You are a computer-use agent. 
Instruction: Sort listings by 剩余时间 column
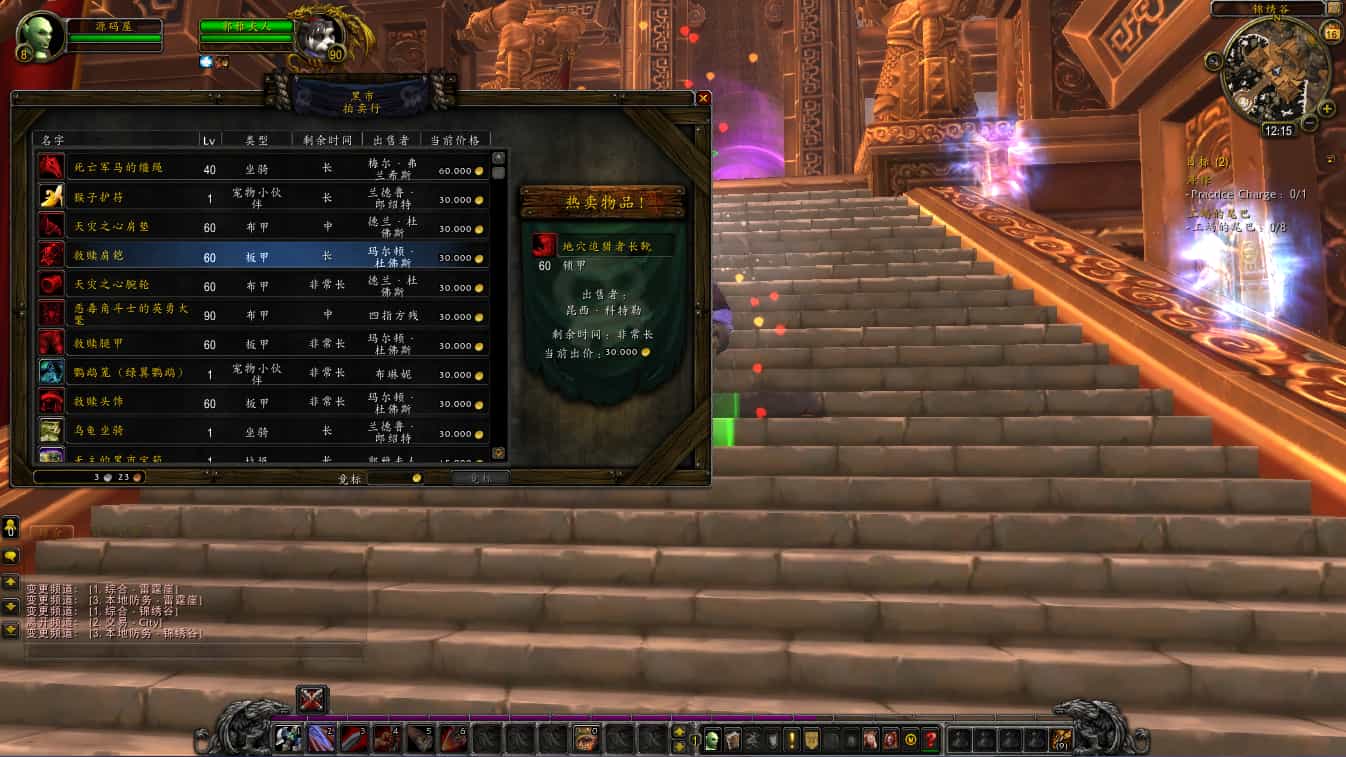(x=326, y=140)
